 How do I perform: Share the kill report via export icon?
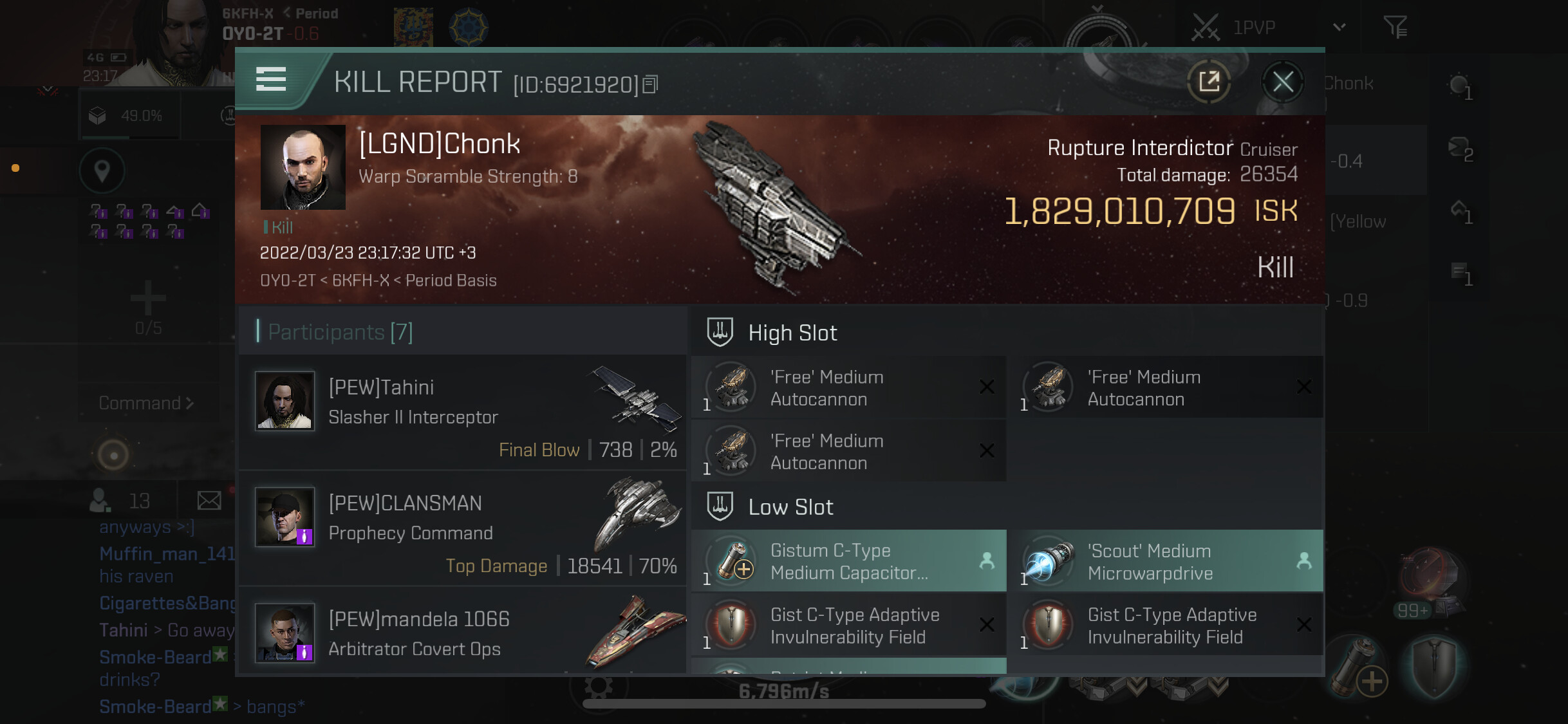1209,82
